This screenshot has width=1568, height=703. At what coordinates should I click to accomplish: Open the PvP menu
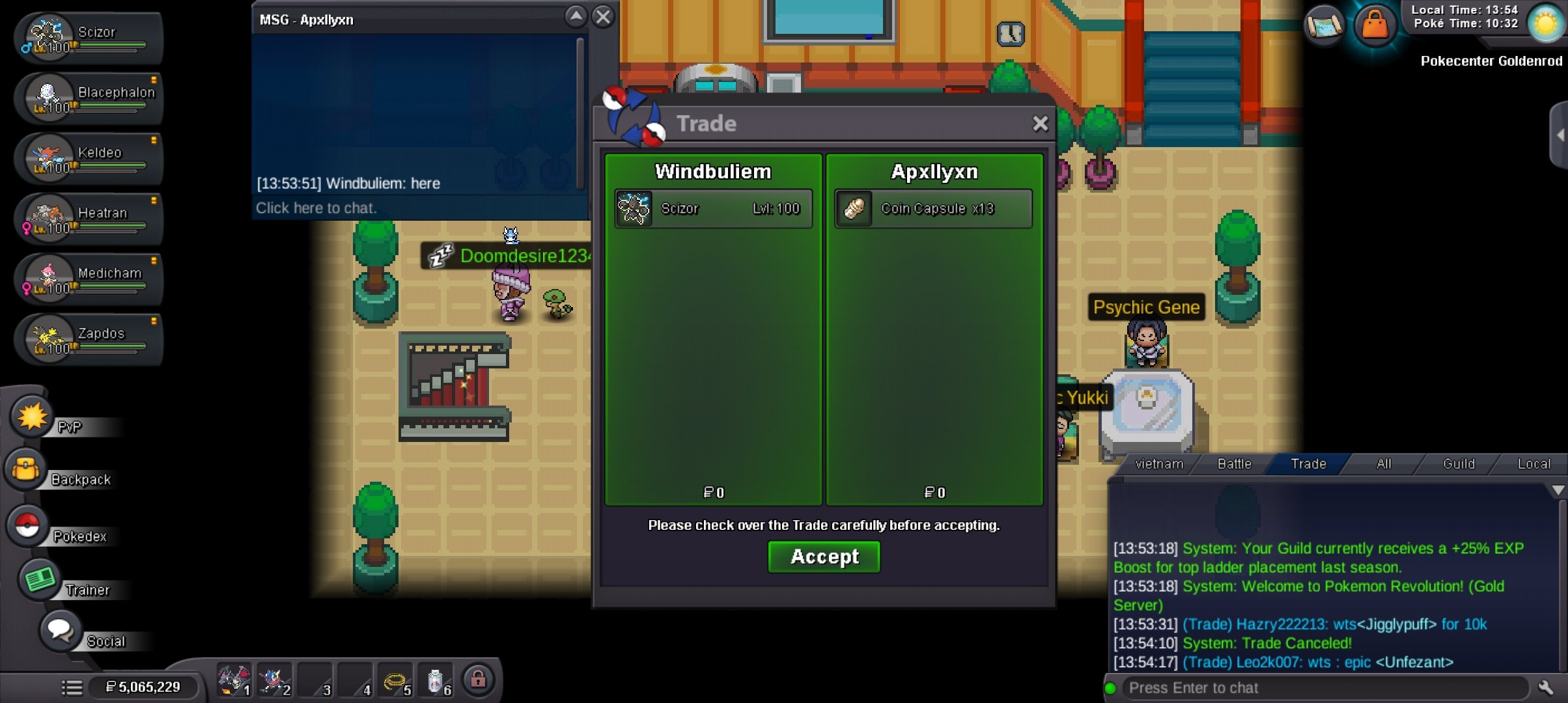point(32,417)
